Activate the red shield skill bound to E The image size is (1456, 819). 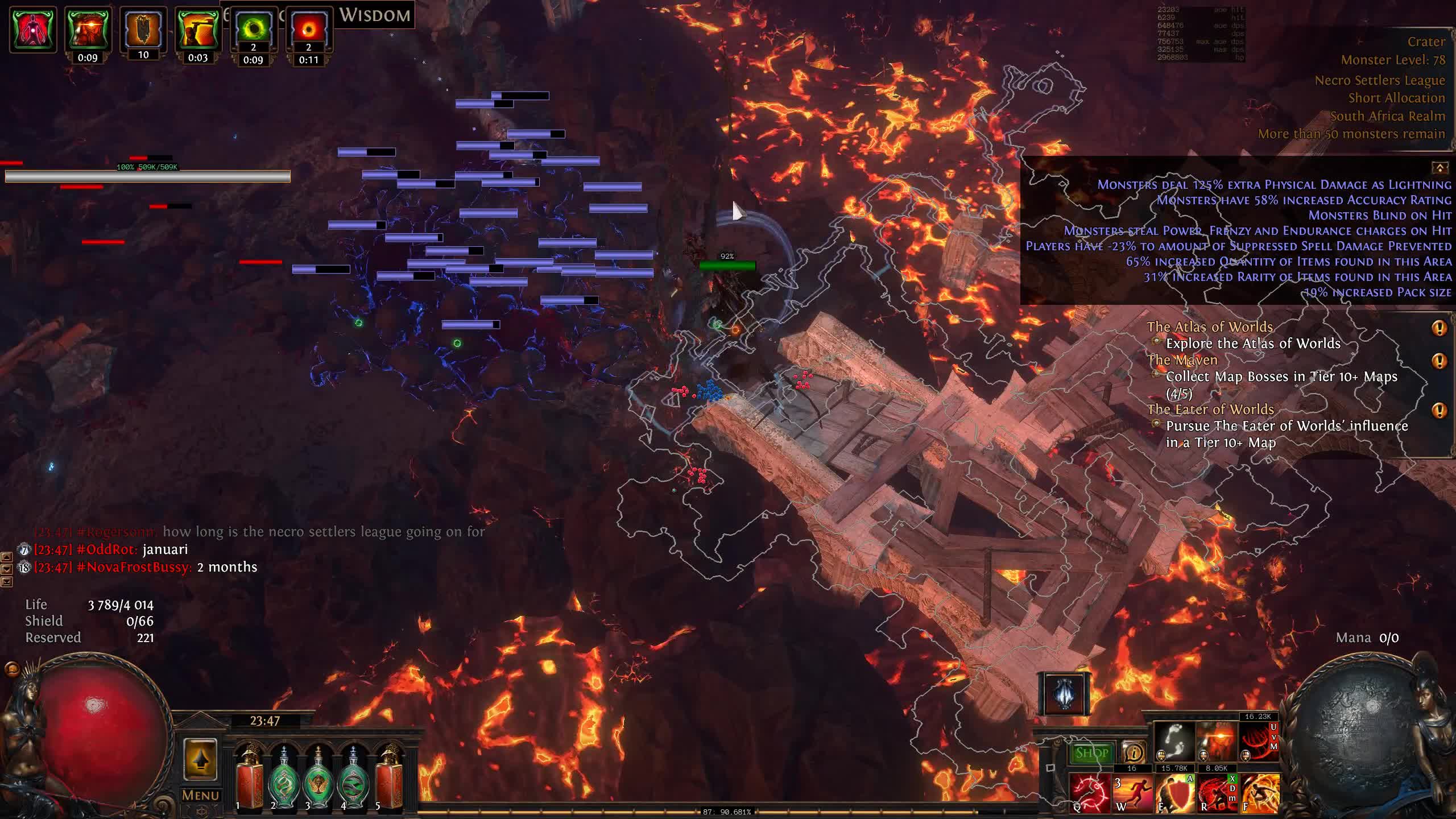[1174, 792]
